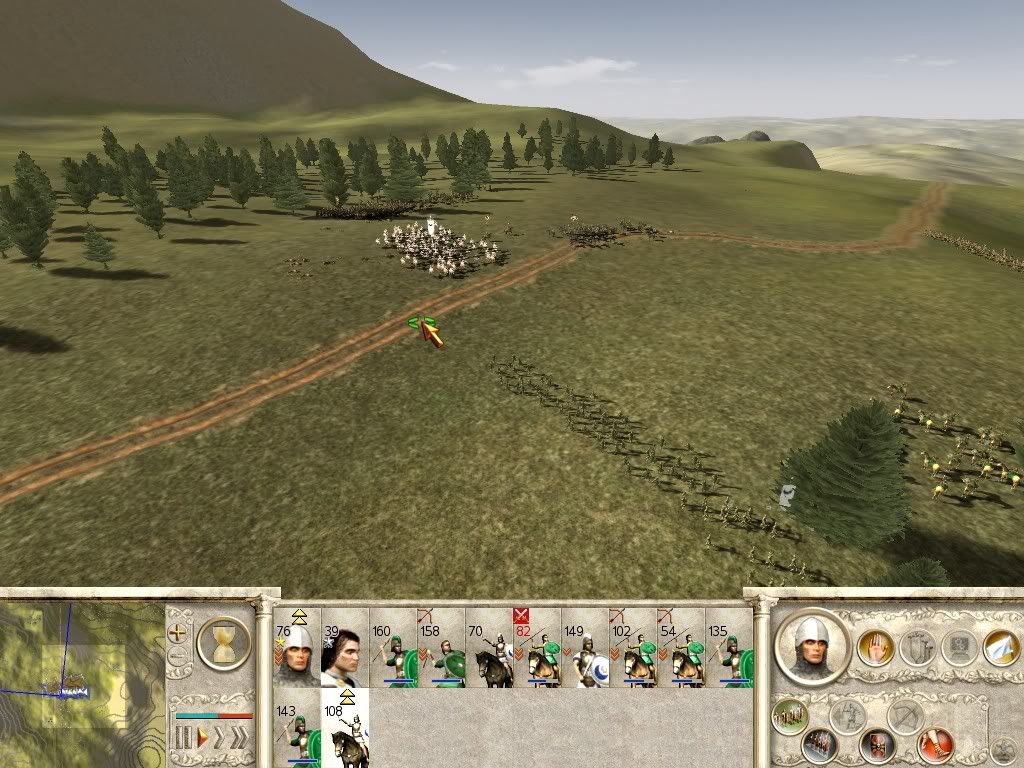
Task: Pause the battle
Action: point(184,738)
